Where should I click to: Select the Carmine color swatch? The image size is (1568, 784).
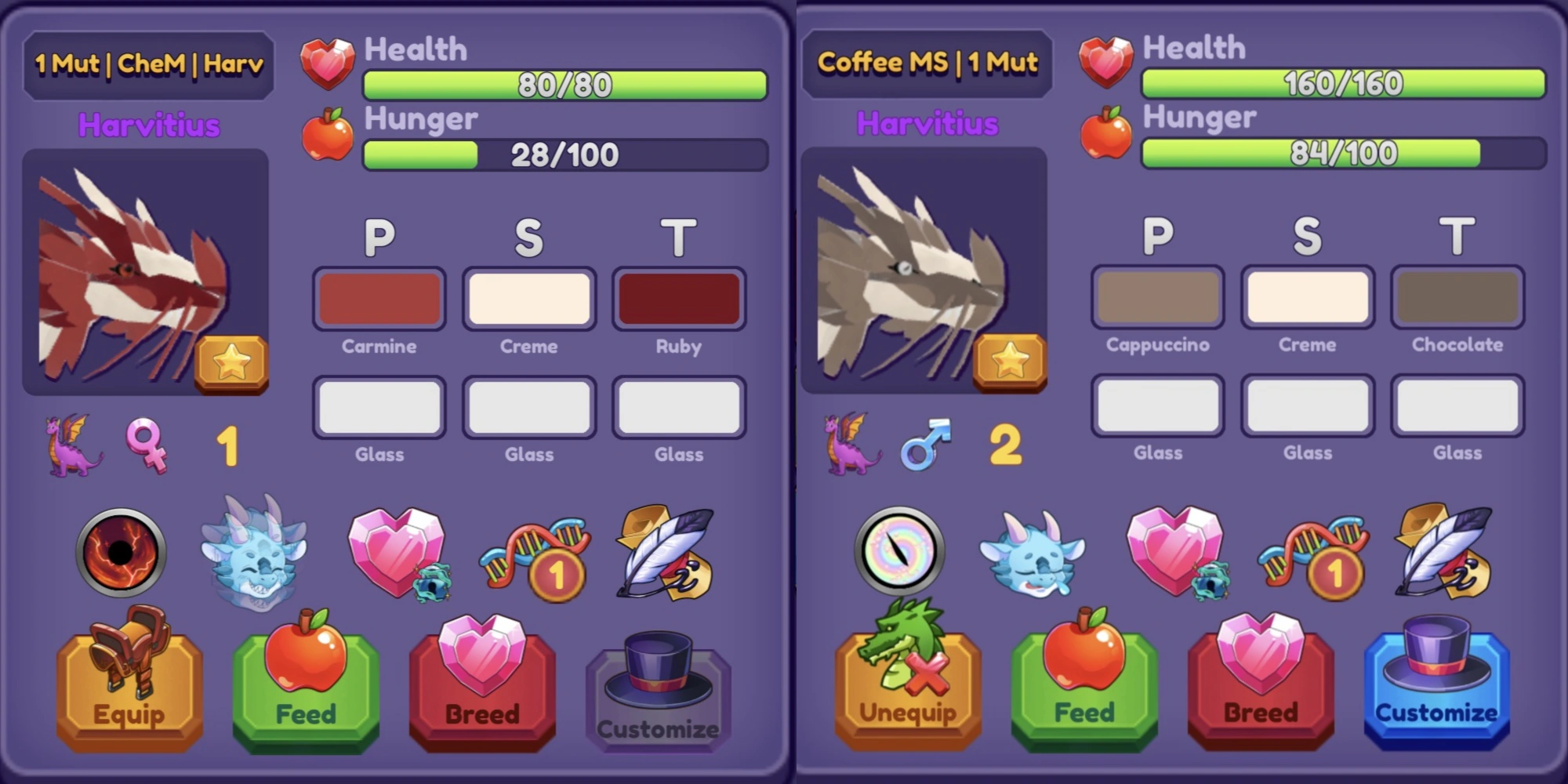[x=379, y=298]
